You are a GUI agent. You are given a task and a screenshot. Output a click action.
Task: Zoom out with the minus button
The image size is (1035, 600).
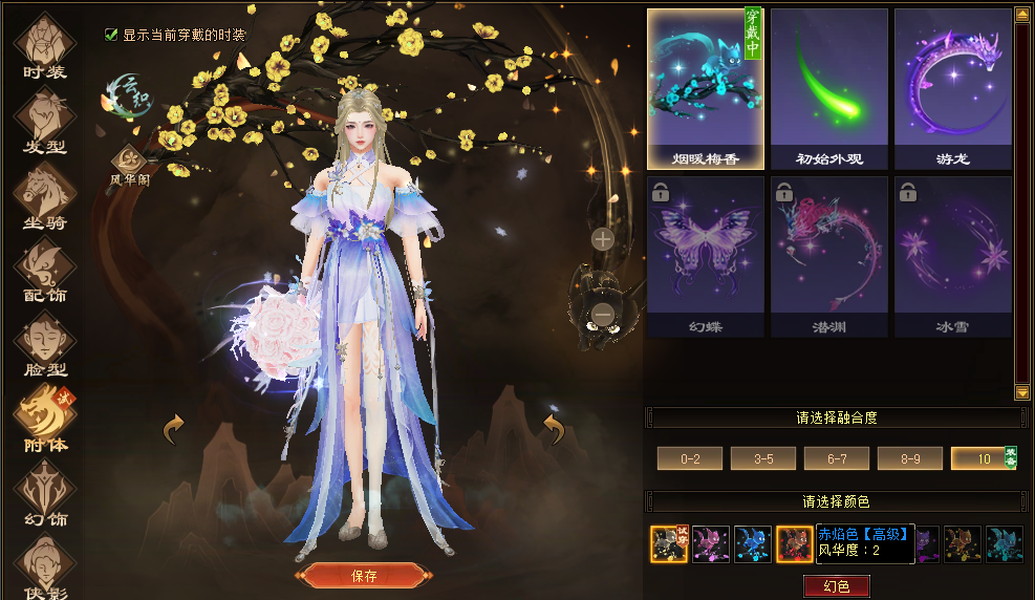(602, 315)
